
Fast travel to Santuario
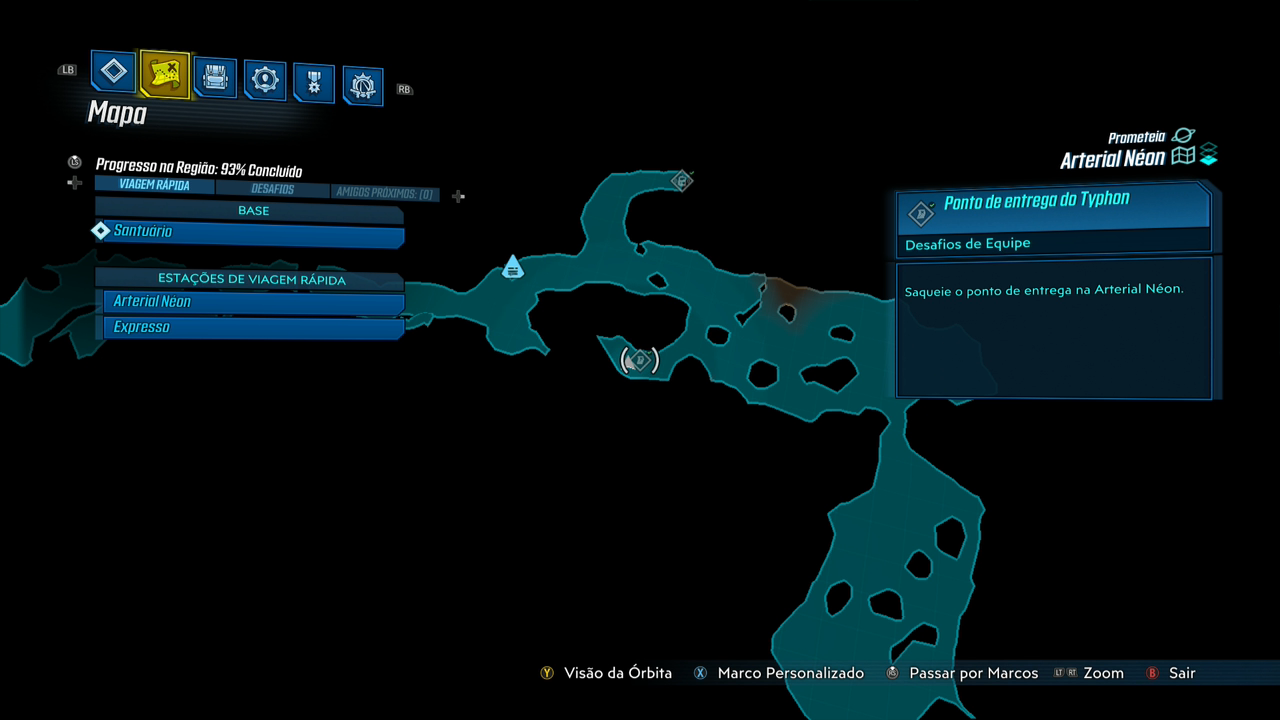(x=250, y=233)
